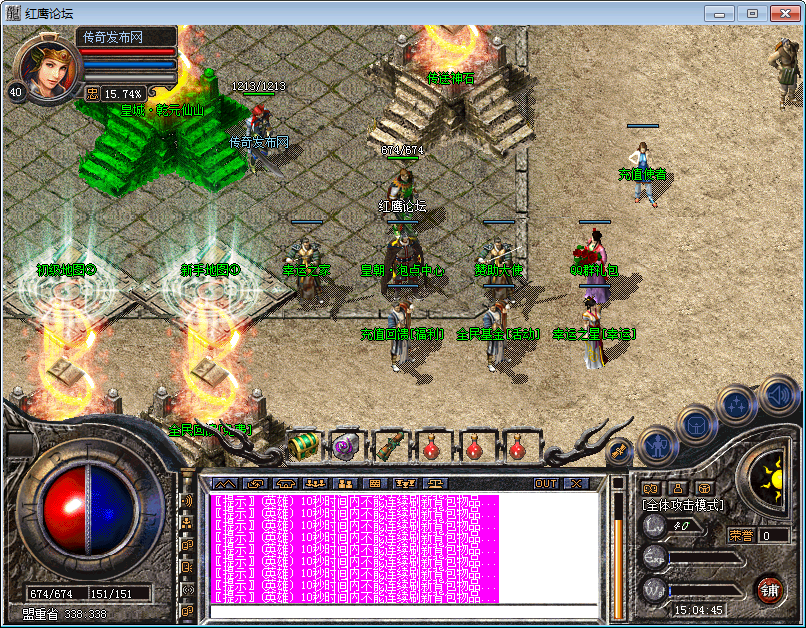Viewport: 806px width, 628px height.
Task: Close the chat panel with the X button
Action: [x=576, y=484]
